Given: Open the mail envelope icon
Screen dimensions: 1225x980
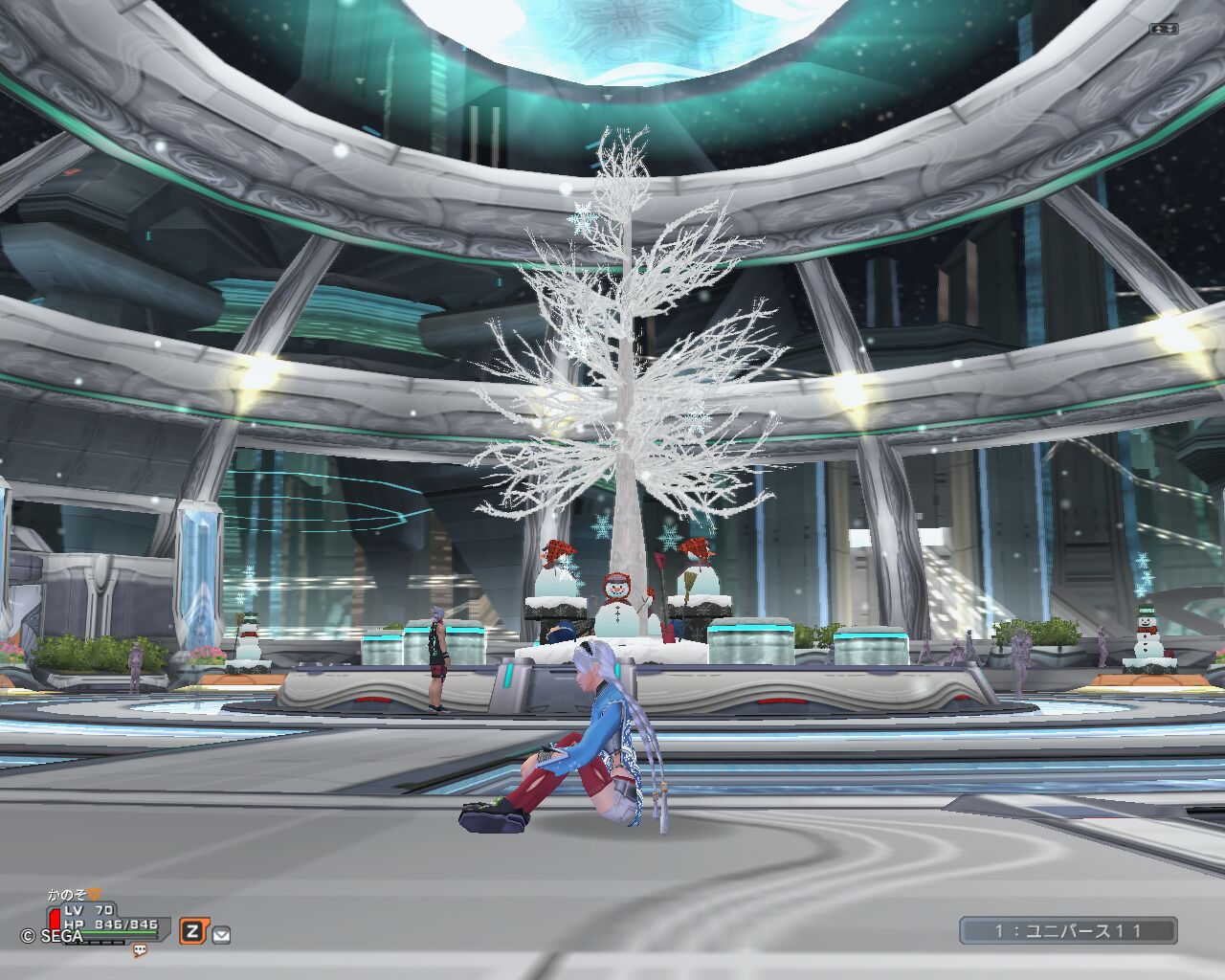Looking at the screenshot, I should click(x=221, y=935).
